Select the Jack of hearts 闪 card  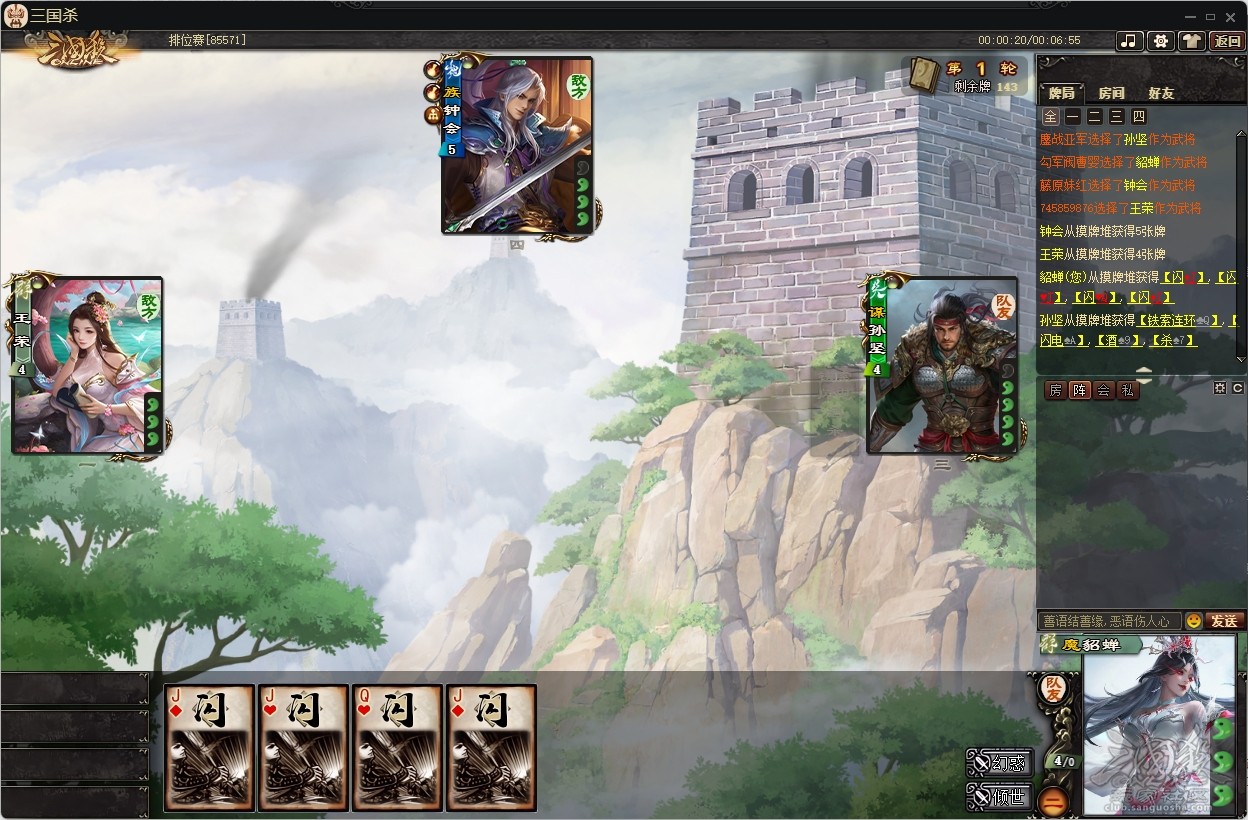[x=303, y=747]
